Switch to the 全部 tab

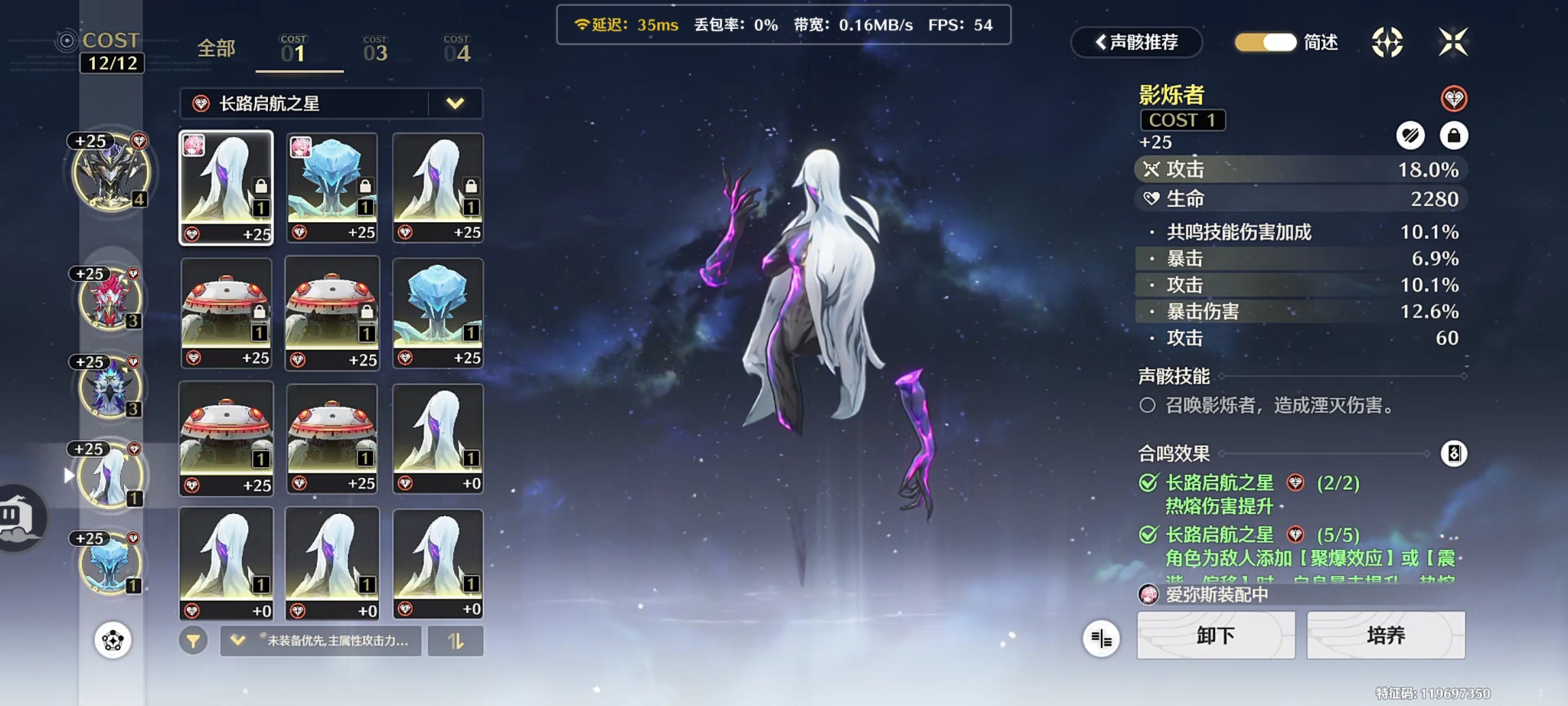point(216,48)
